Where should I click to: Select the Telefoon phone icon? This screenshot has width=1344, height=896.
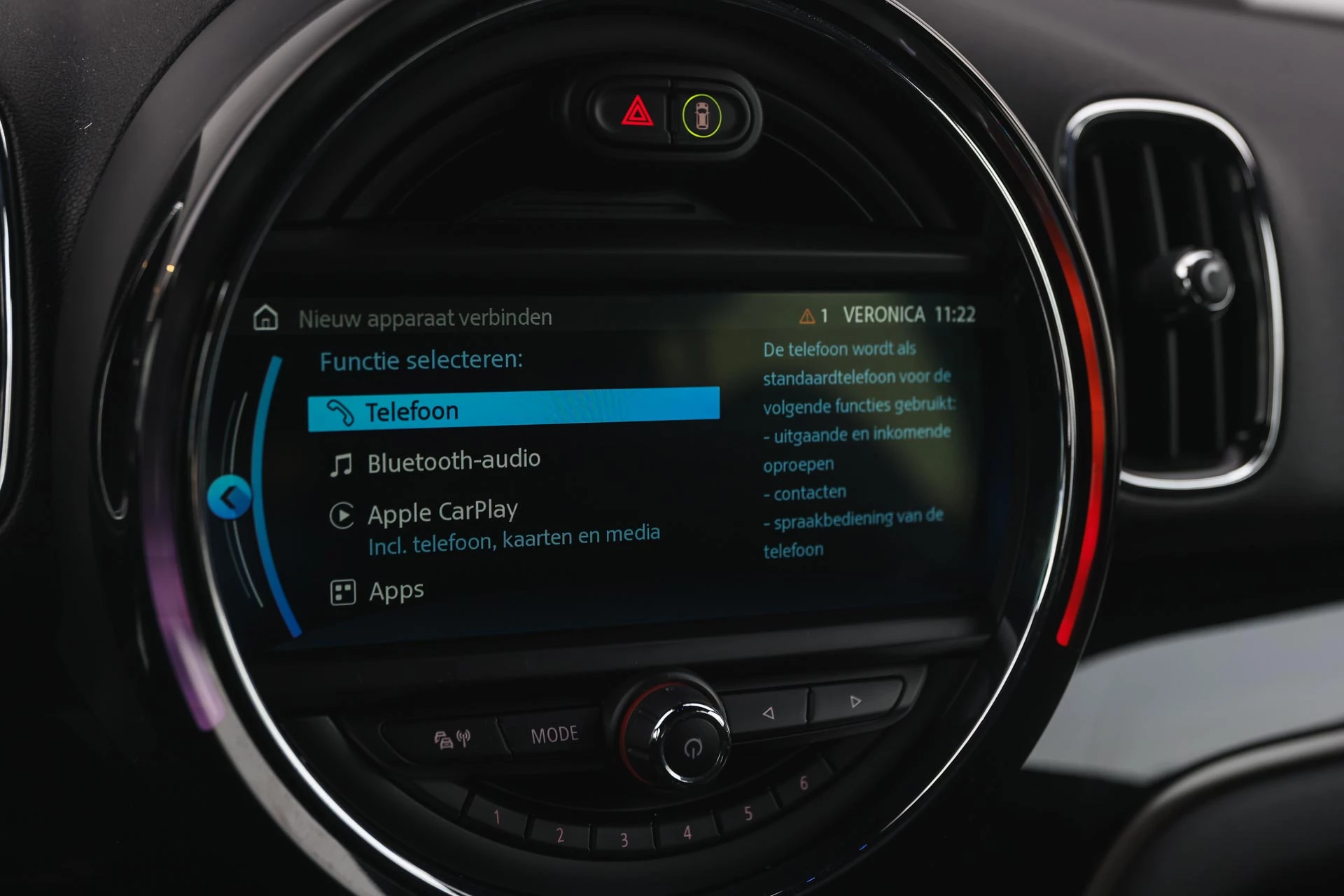pyautogui.click(x=341, y=409)
